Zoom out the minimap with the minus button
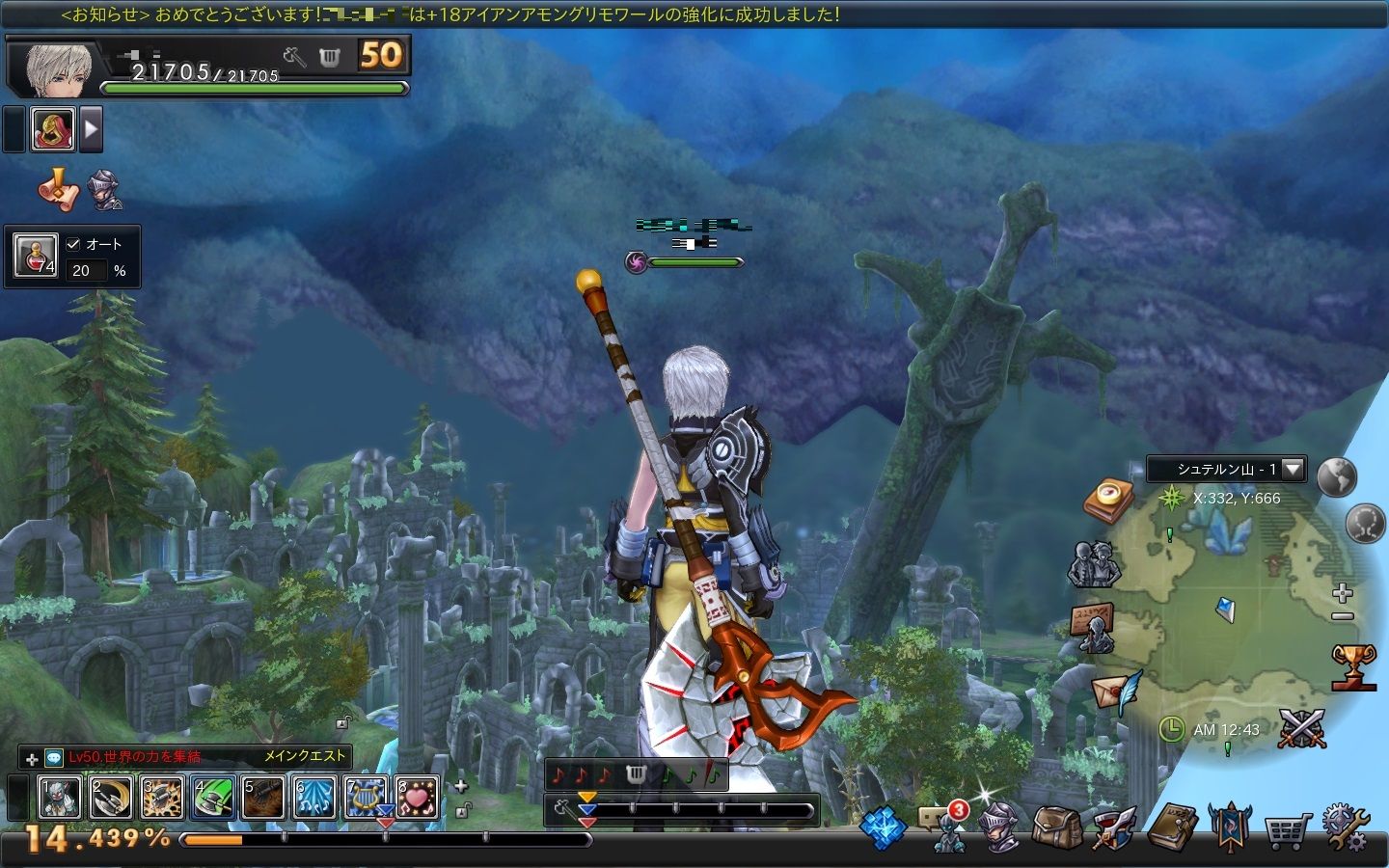This screenshot has width=1389, height=868. click(1342, 616)
